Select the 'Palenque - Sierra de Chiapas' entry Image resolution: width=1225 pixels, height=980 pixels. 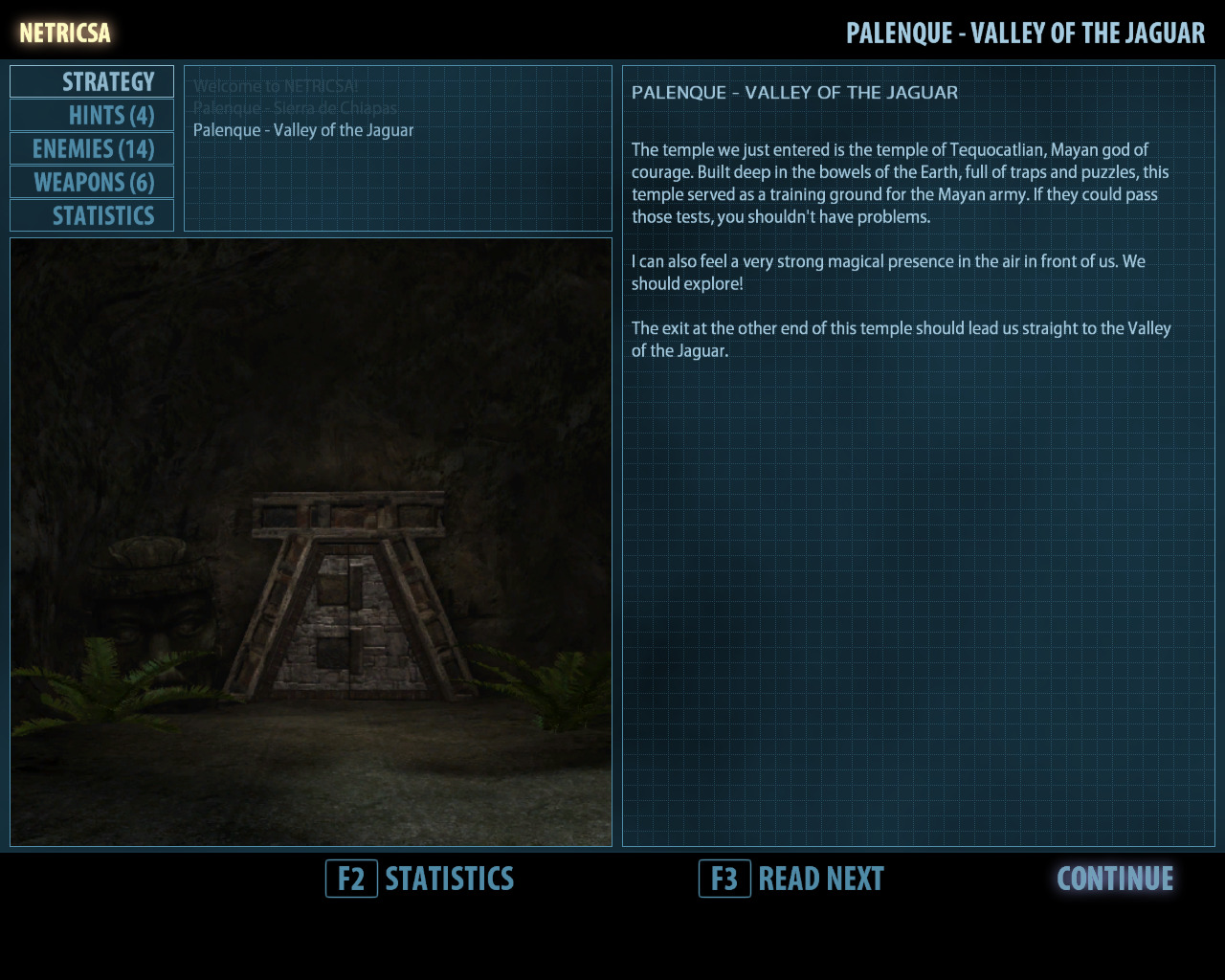[295, 108]
